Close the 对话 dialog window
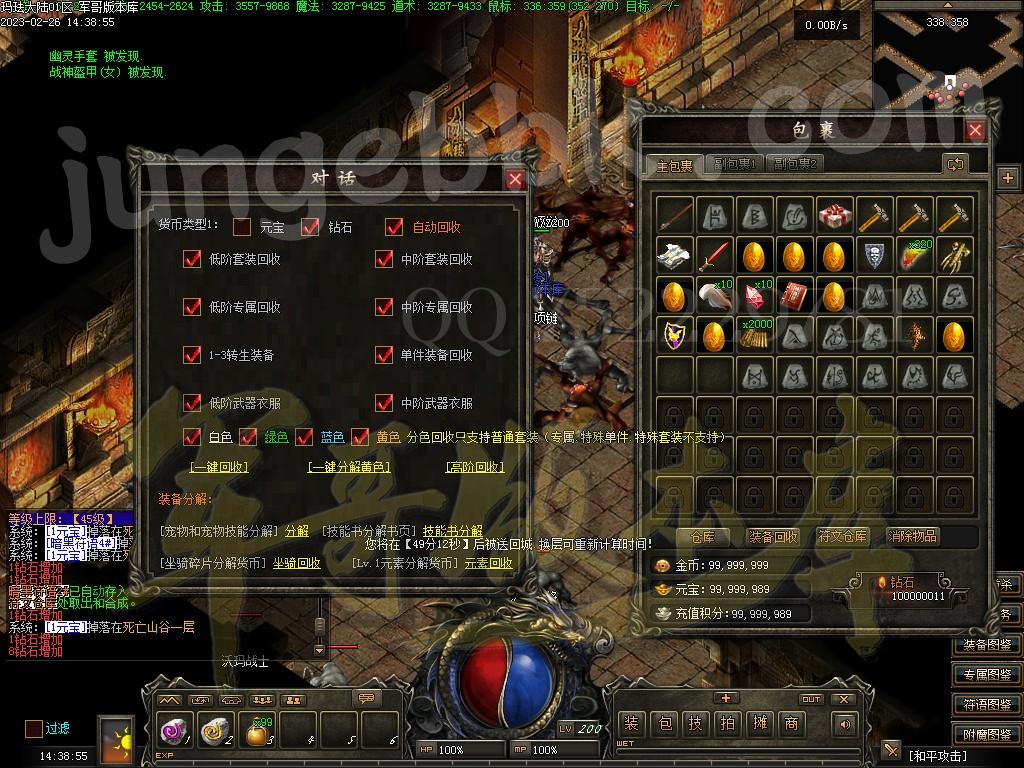The height and width of the screenshot is (768, 1024). coord(515,179)
